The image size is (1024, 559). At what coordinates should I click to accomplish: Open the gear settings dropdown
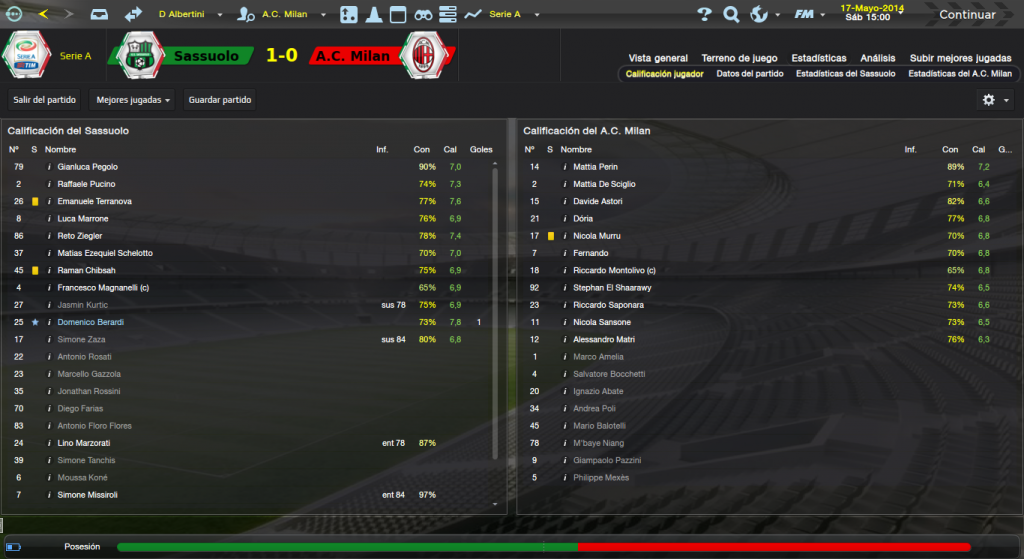point(995,100)
